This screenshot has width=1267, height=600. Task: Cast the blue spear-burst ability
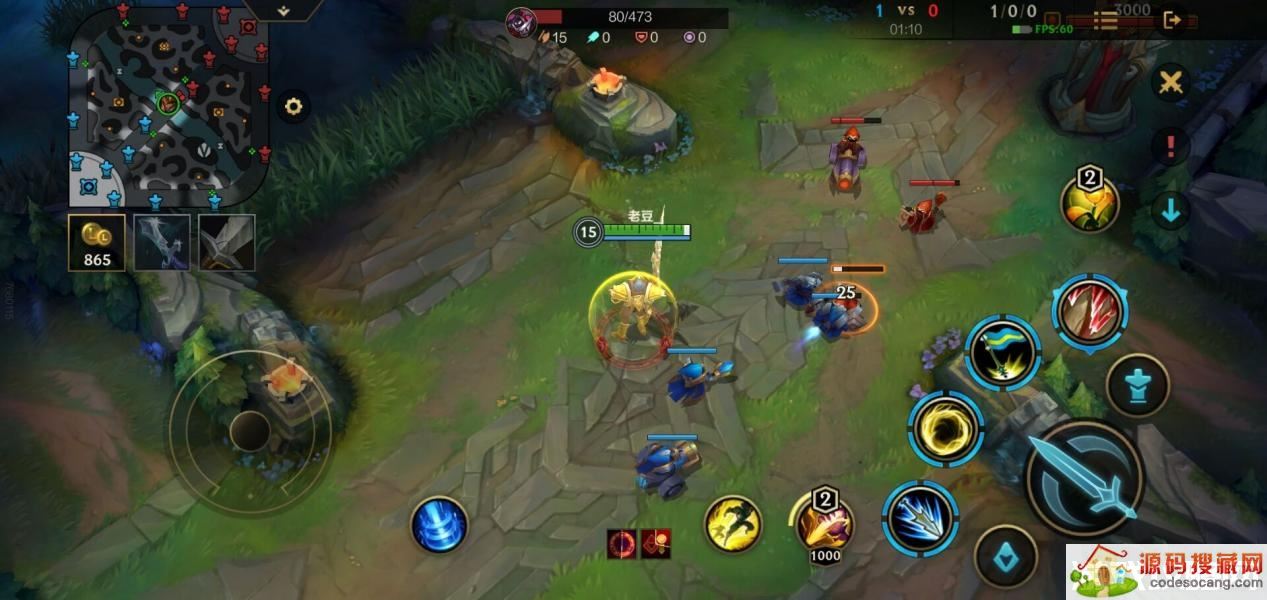[920, 517]
